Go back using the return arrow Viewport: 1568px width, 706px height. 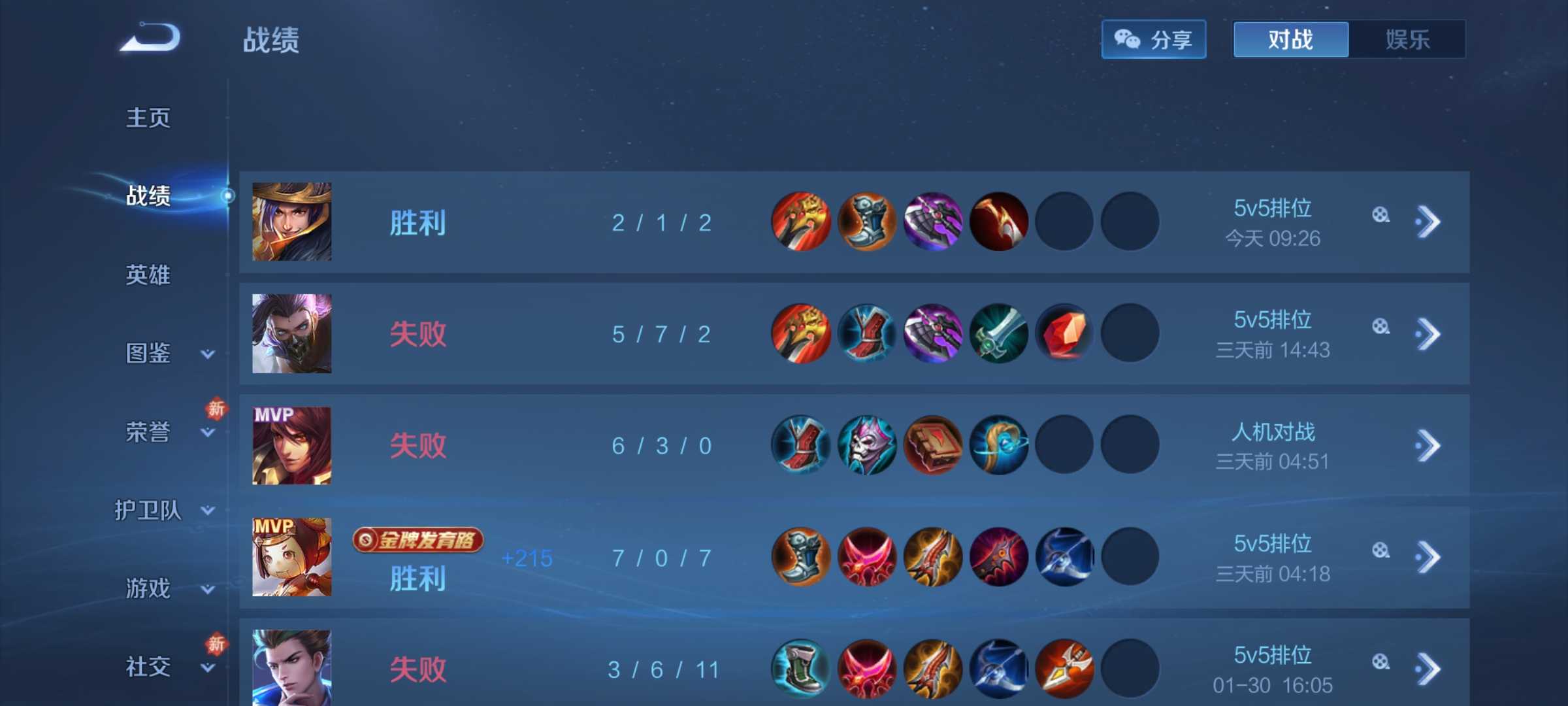[x=150, y=37]
